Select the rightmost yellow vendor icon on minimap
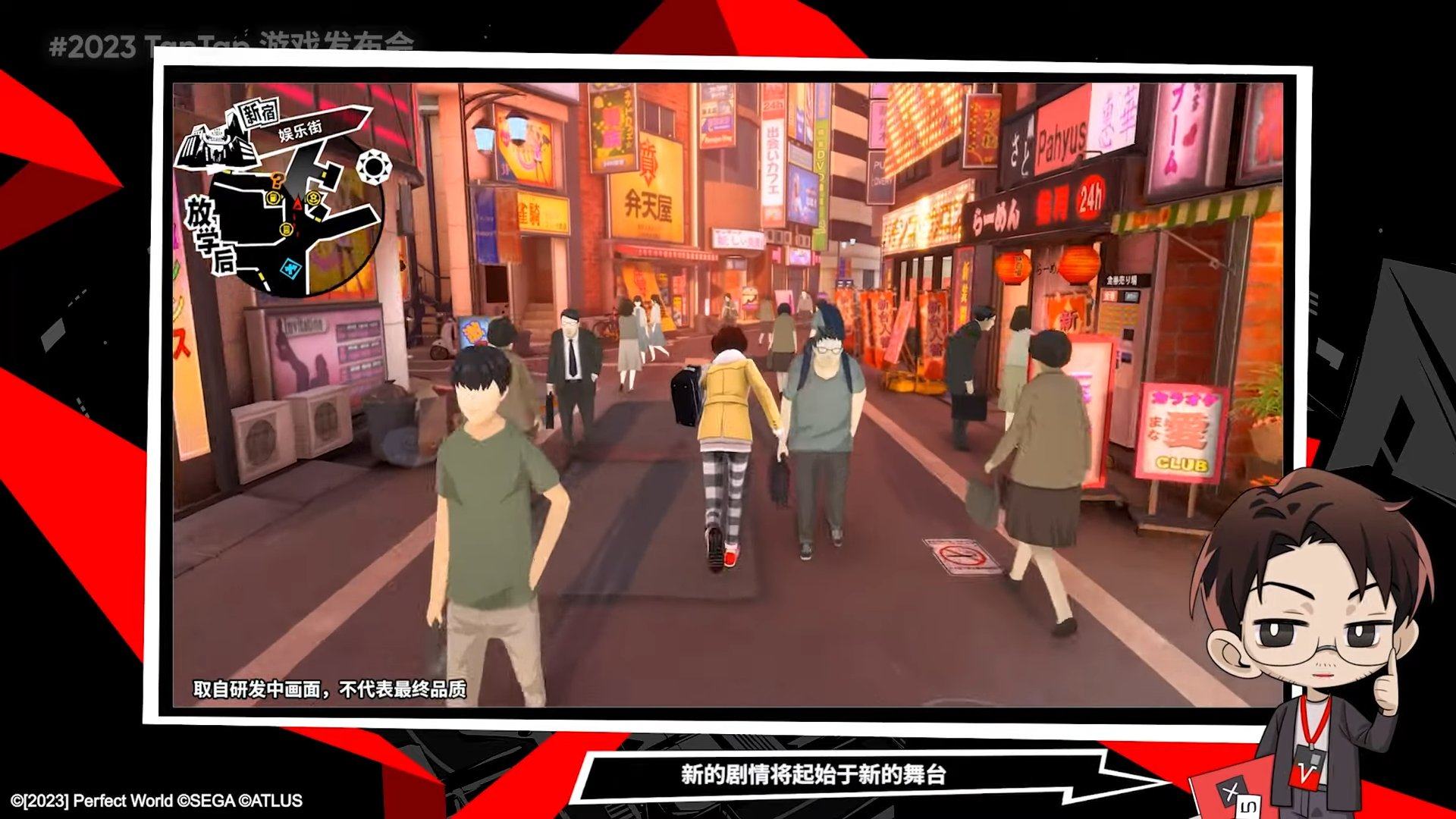The height and width of the screenshot is (819, 1456). click(313, 198)
